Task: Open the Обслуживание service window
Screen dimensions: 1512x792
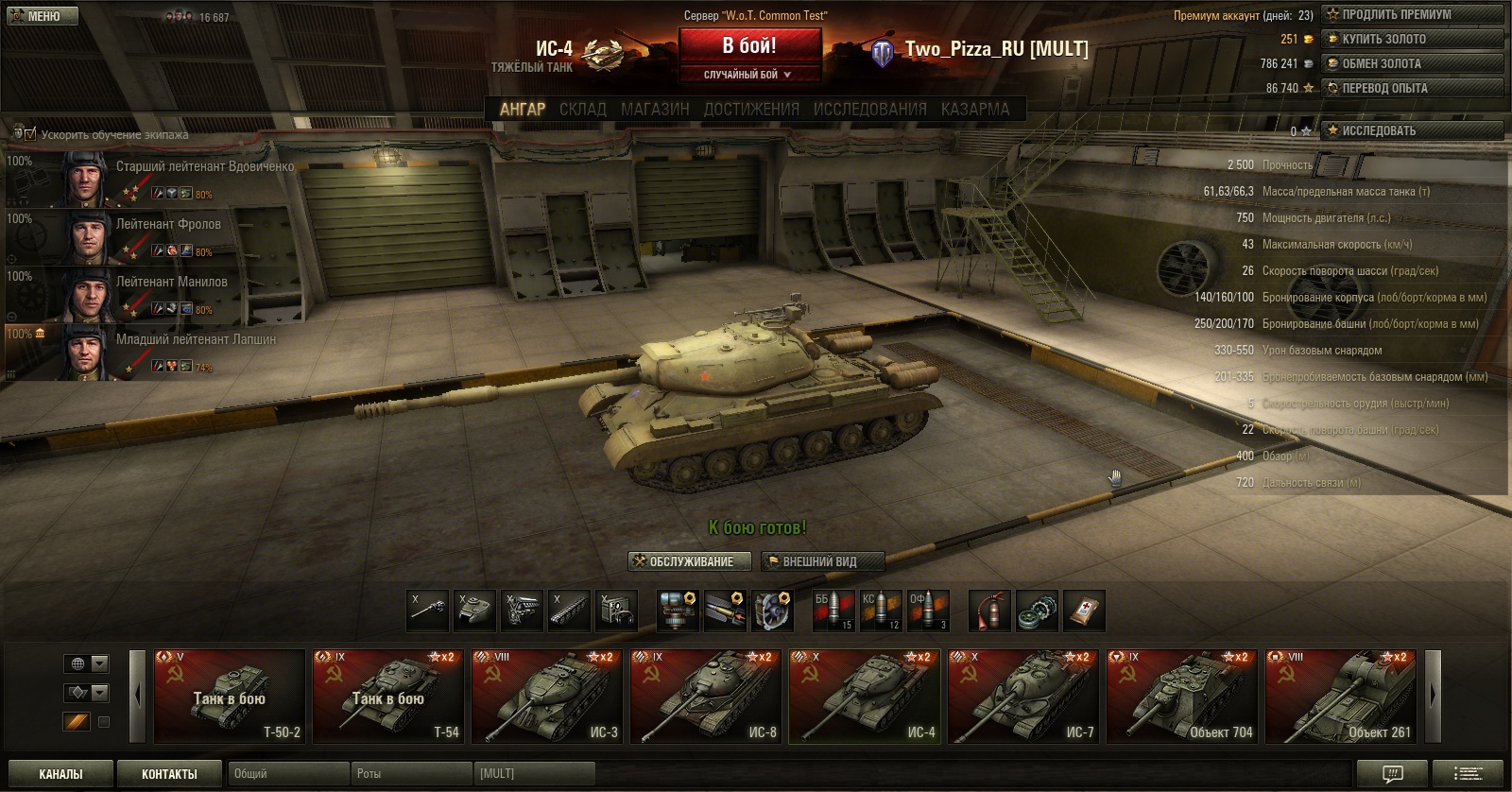Action: tap(690, 561)
